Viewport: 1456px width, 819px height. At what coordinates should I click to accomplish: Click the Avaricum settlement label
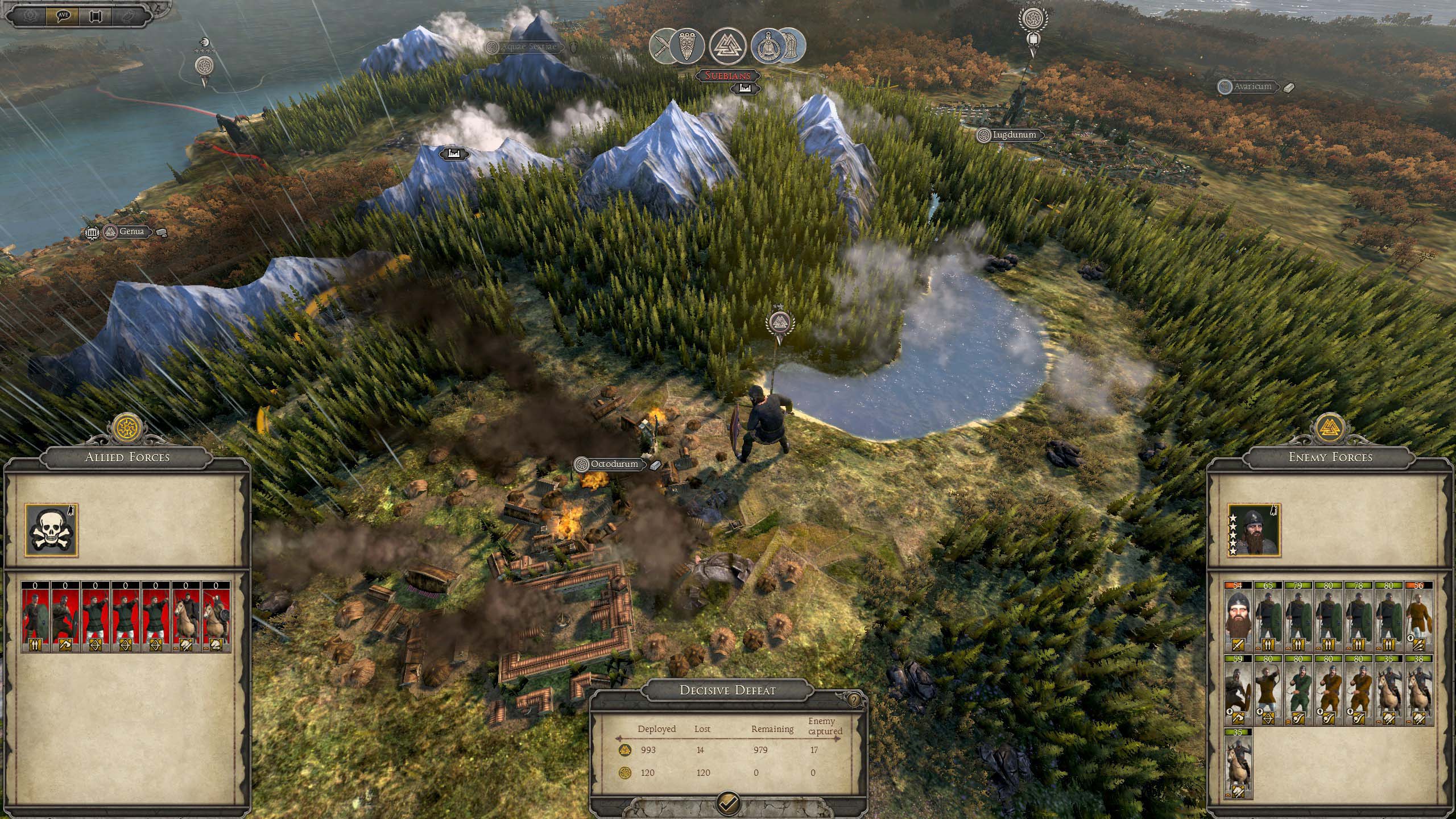[1252, 87]
